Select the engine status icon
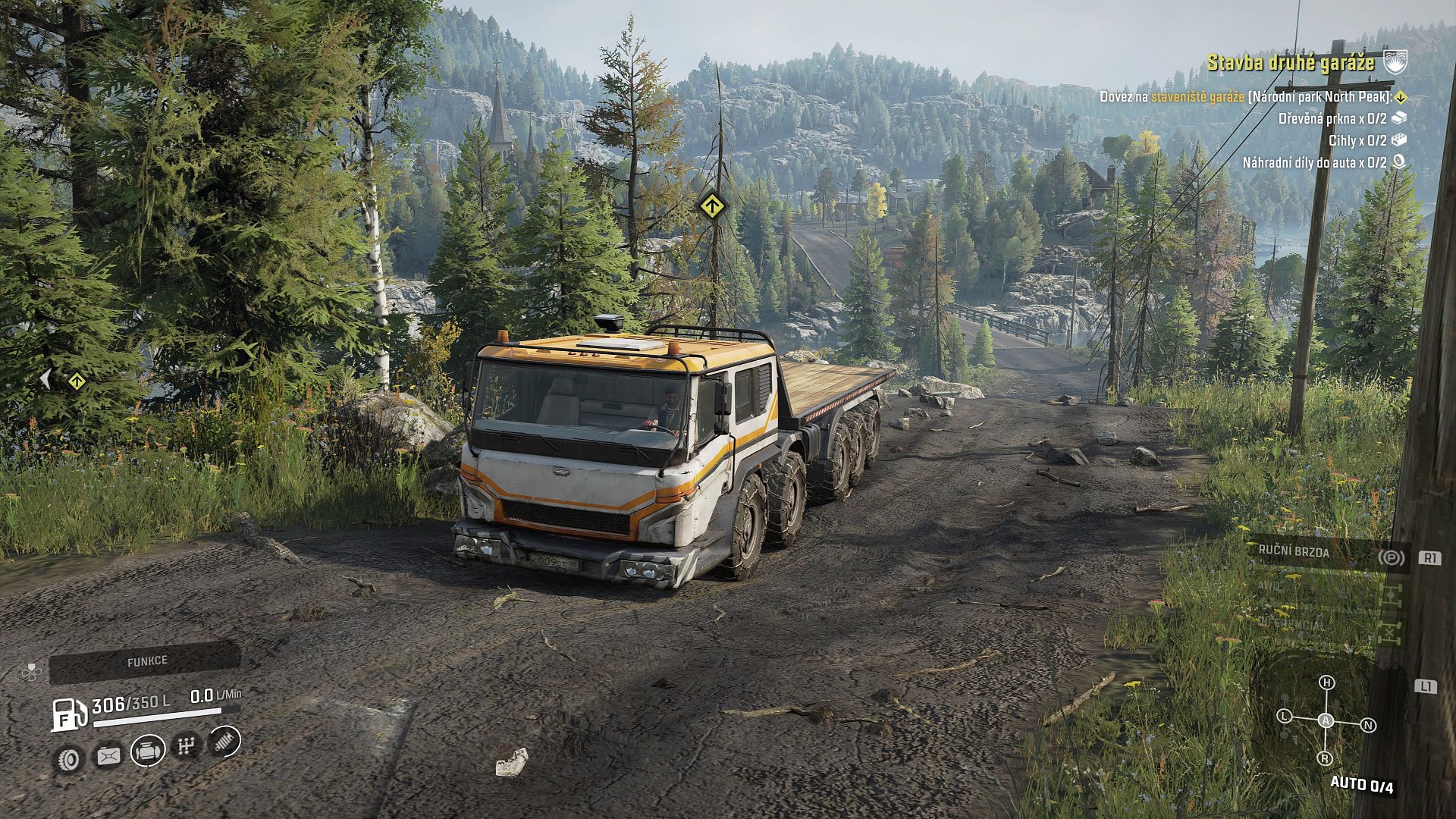 tap(147, 751)
